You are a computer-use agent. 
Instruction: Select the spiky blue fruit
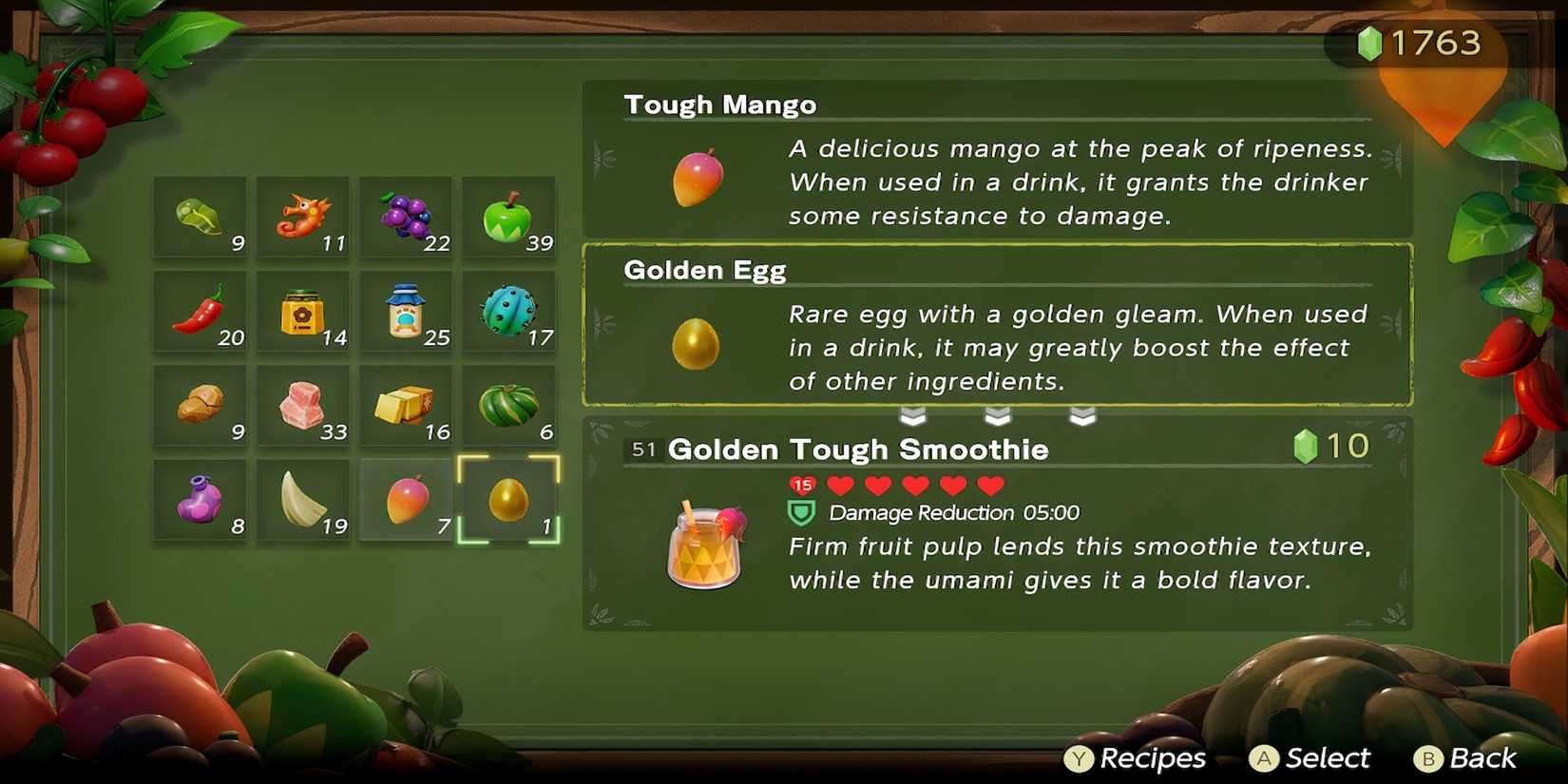(509, 309)
